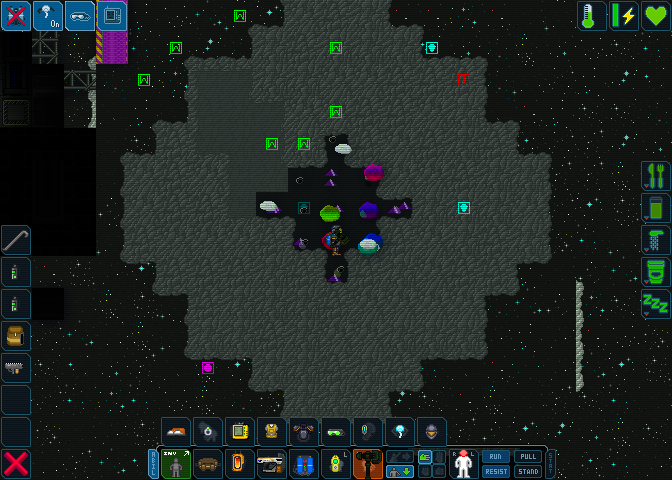Screen dimensions: 672x480
Task: Toggle the RUN movement button
Action: 496,457
